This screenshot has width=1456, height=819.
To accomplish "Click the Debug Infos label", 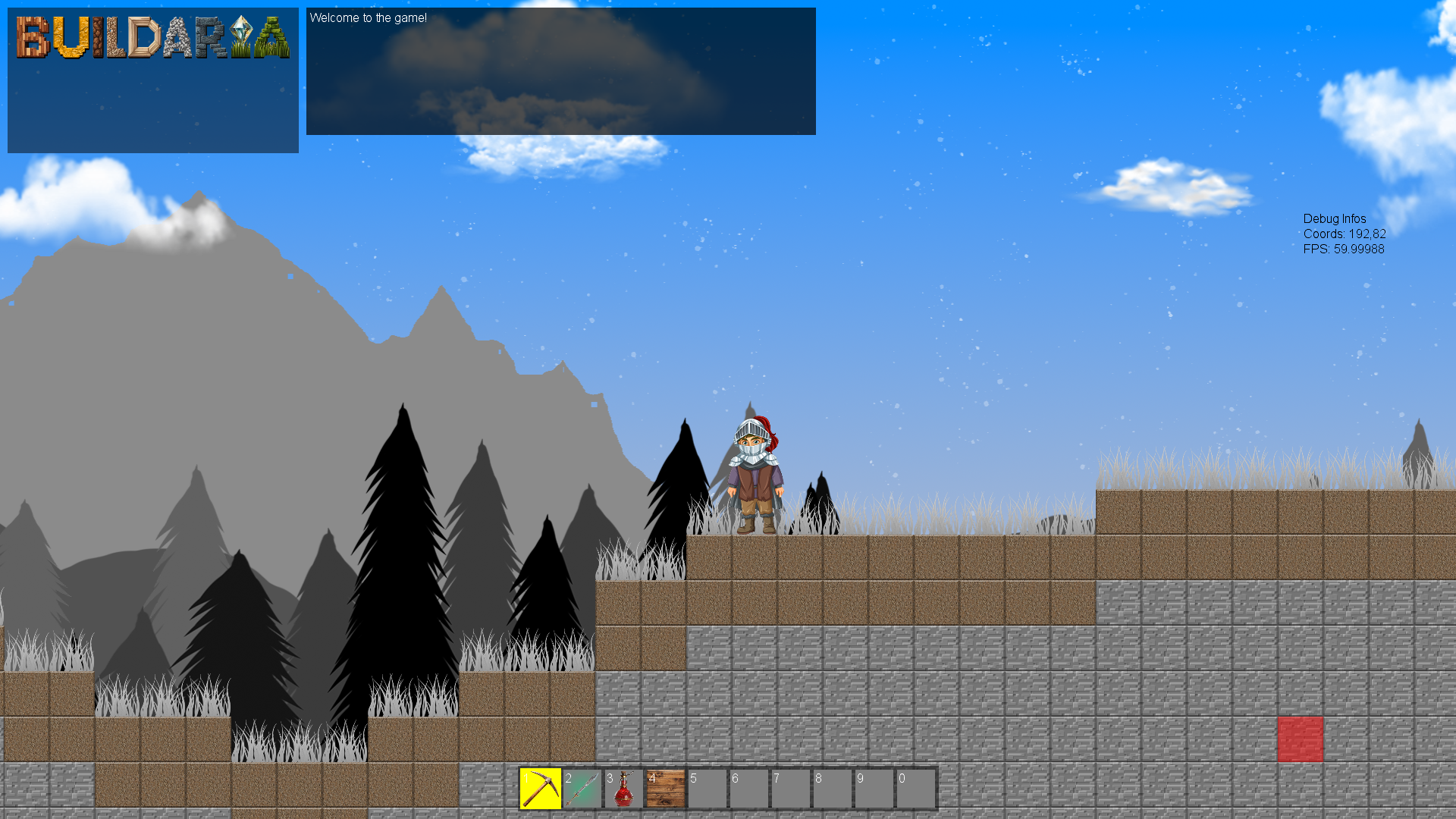I will coord(1333,219).
